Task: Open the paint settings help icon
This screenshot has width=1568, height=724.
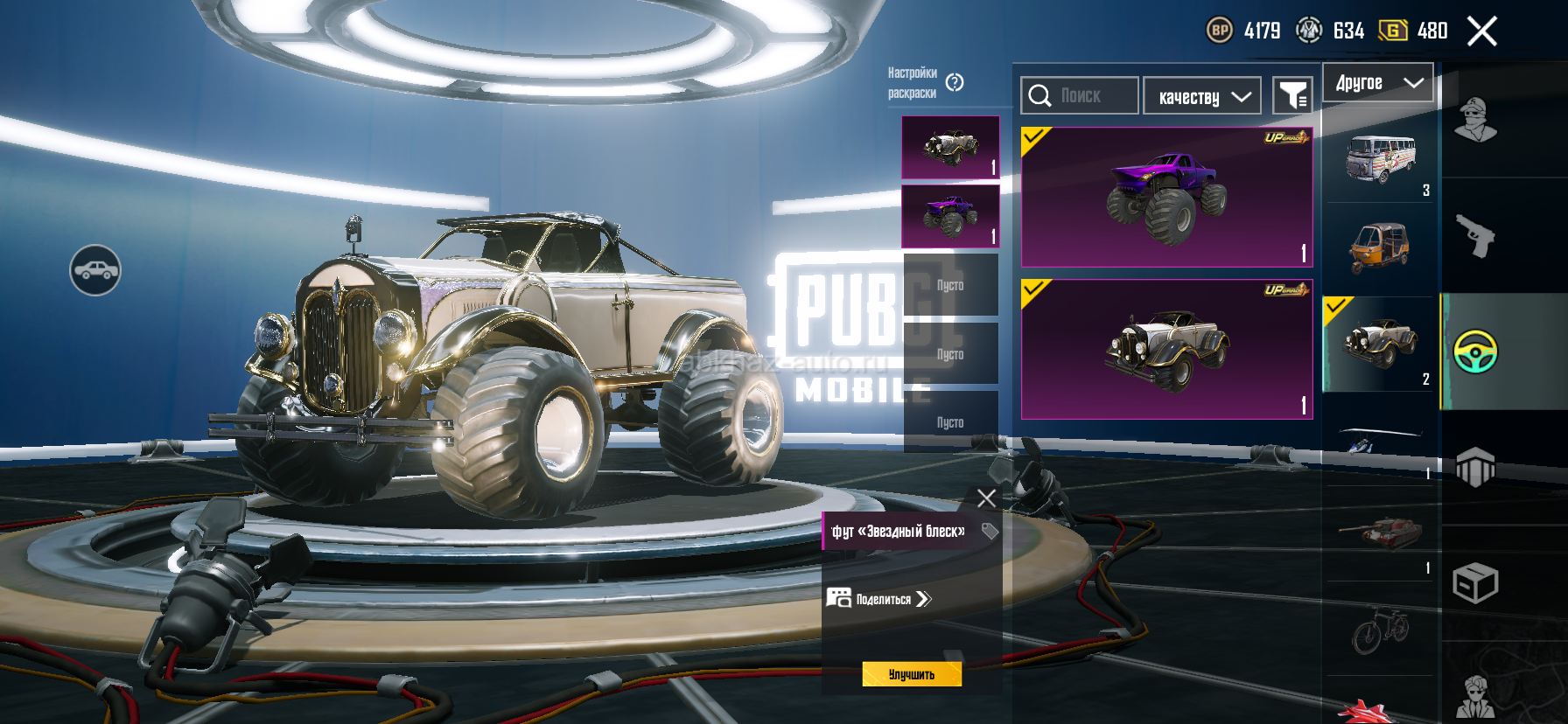Action: click(955, 82)
